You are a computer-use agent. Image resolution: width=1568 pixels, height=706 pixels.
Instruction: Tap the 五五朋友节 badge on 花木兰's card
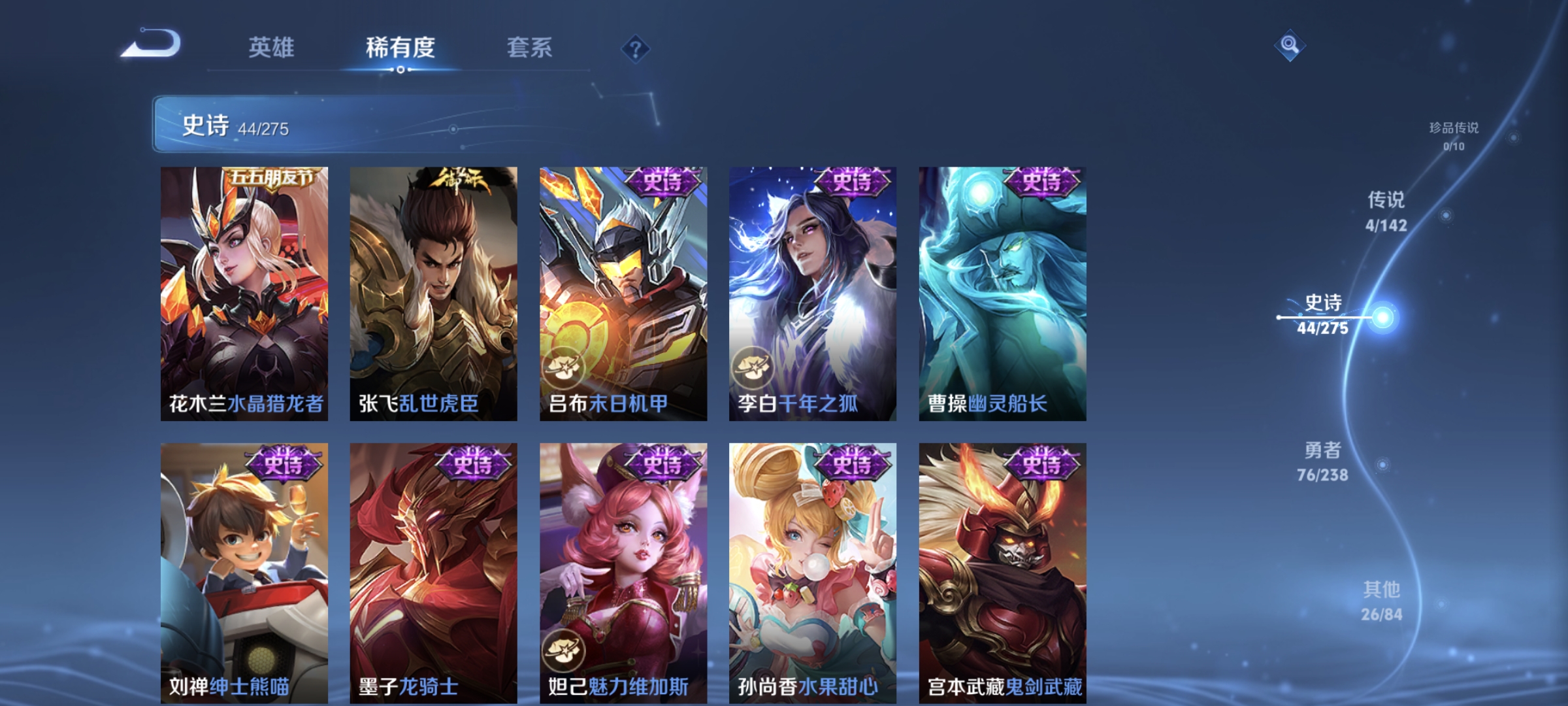[x=273, y=176]
